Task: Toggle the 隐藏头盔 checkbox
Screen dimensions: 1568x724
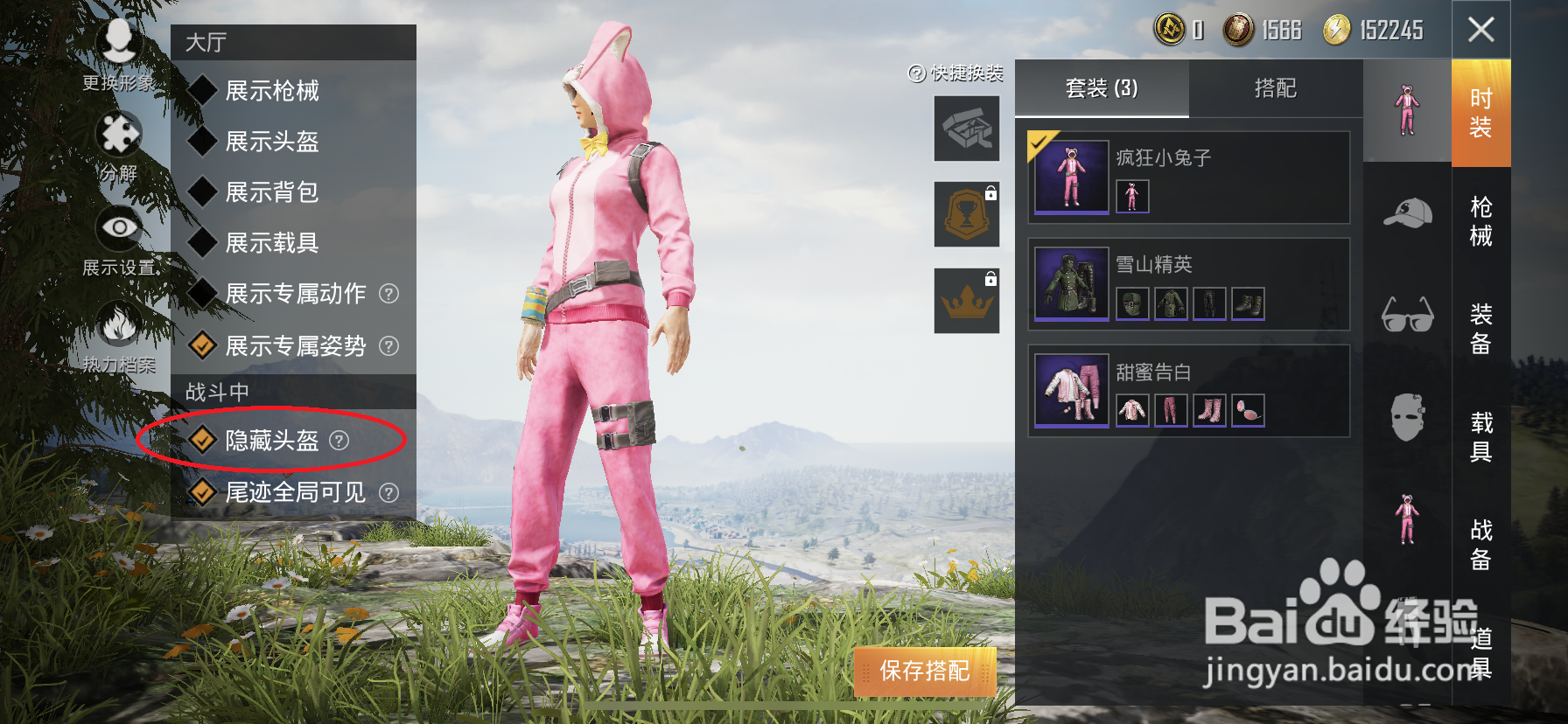Action: coord(200,442)
